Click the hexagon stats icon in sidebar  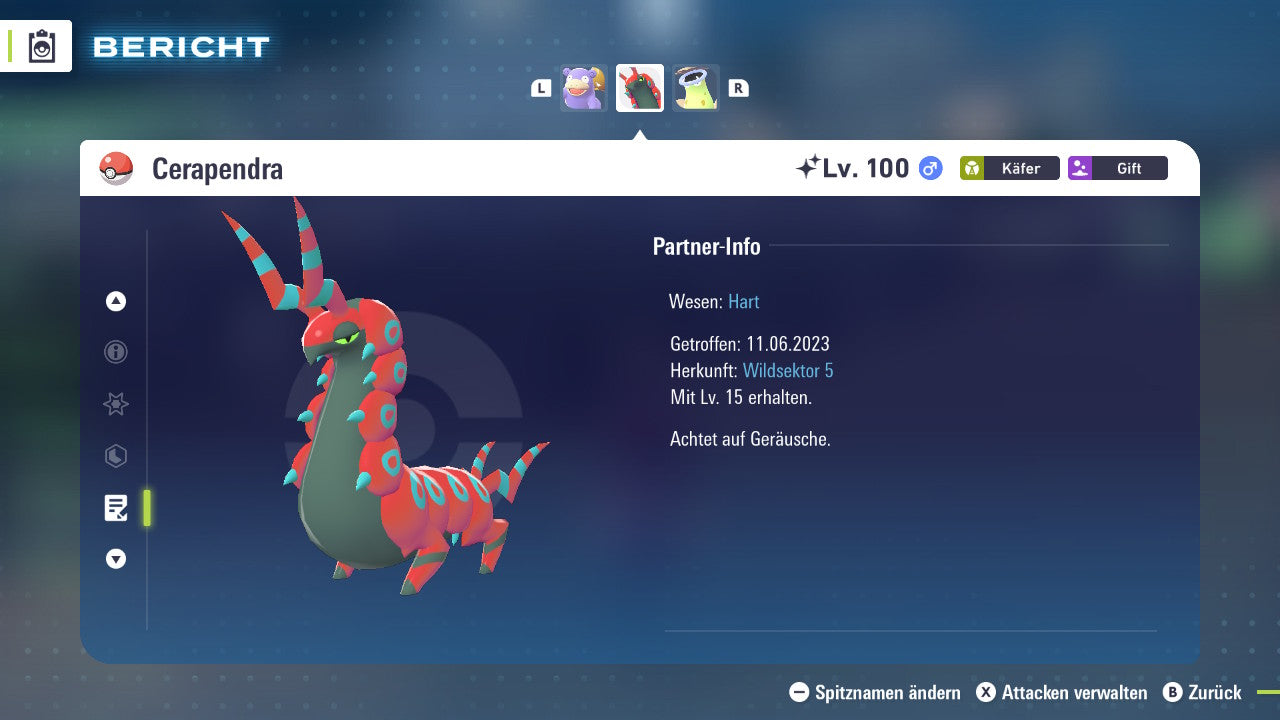tap(115, 456)
